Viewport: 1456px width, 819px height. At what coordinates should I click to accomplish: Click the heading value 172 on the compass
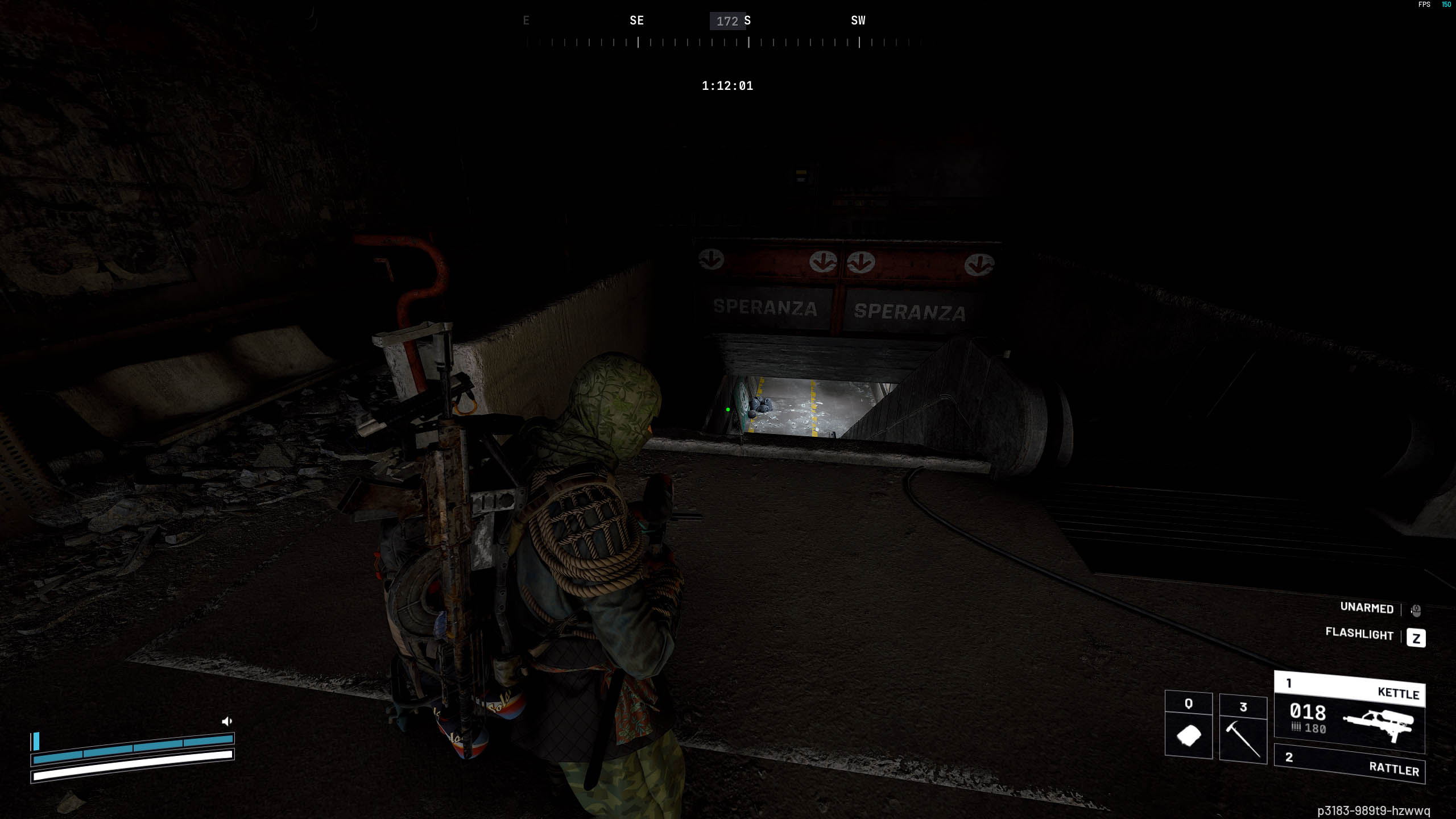pos(727,20)
